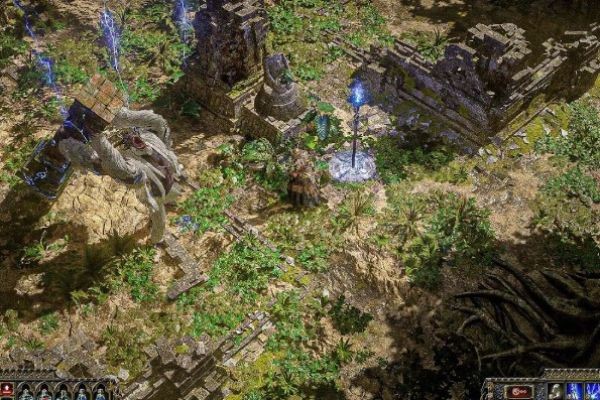Image resolution: width=600 pixels, height=400 pixels.
Task: Click the red icon left of the flasks
Action: tap(7, 390)
